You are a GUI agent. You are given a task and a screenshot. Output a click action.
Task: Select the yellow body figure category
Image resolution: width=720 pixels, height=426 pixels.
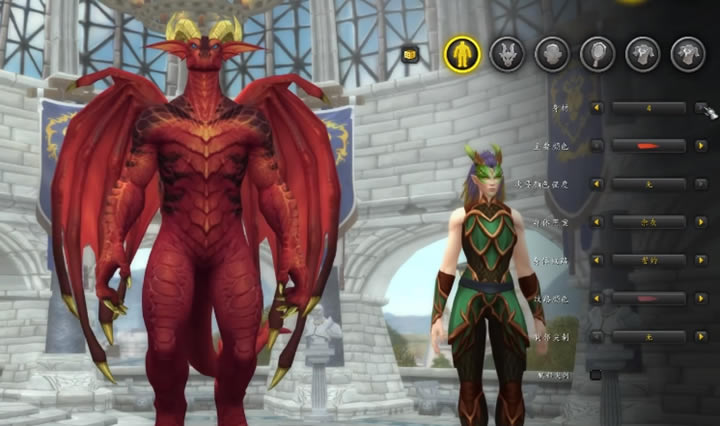462,53
